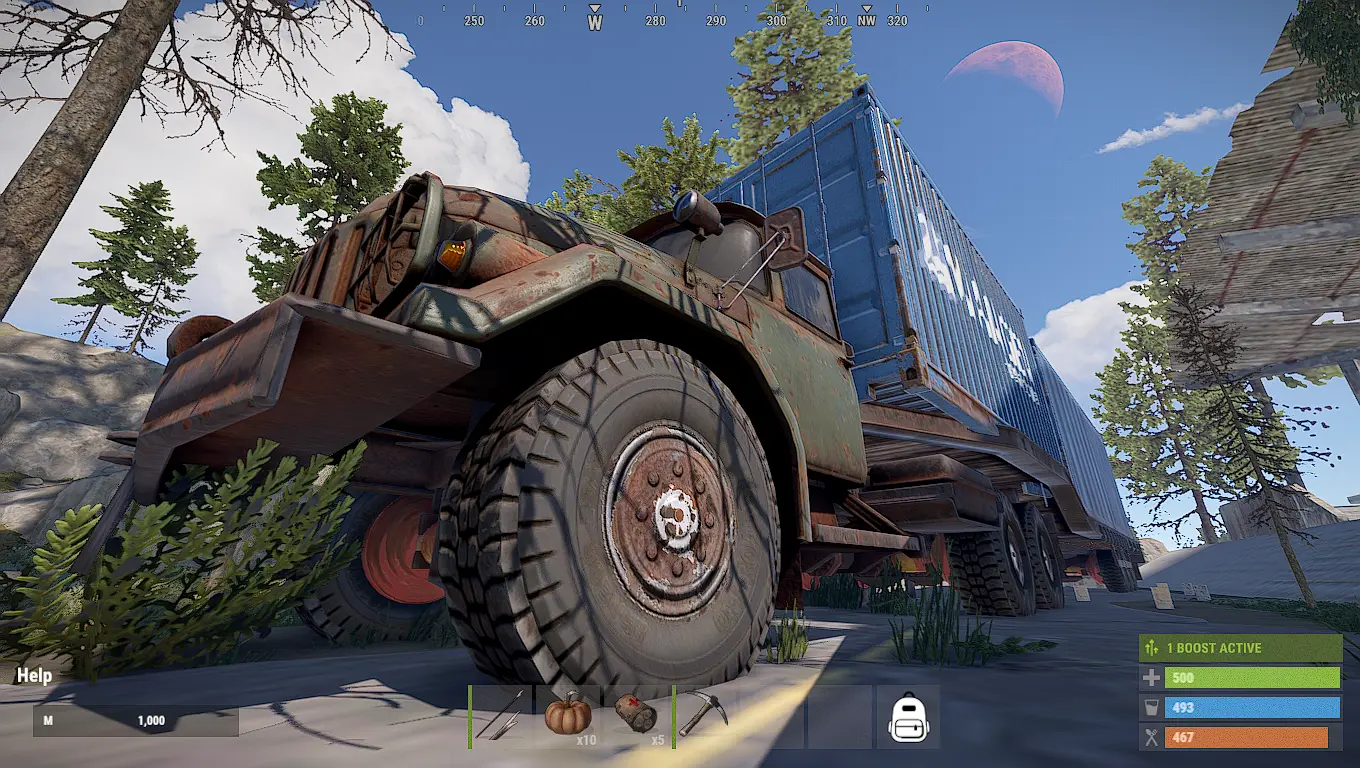Click the Help label
Image resolution: width=1360 pixels, height=768 pixels.
pyautogui.click(x=34, y=676)
